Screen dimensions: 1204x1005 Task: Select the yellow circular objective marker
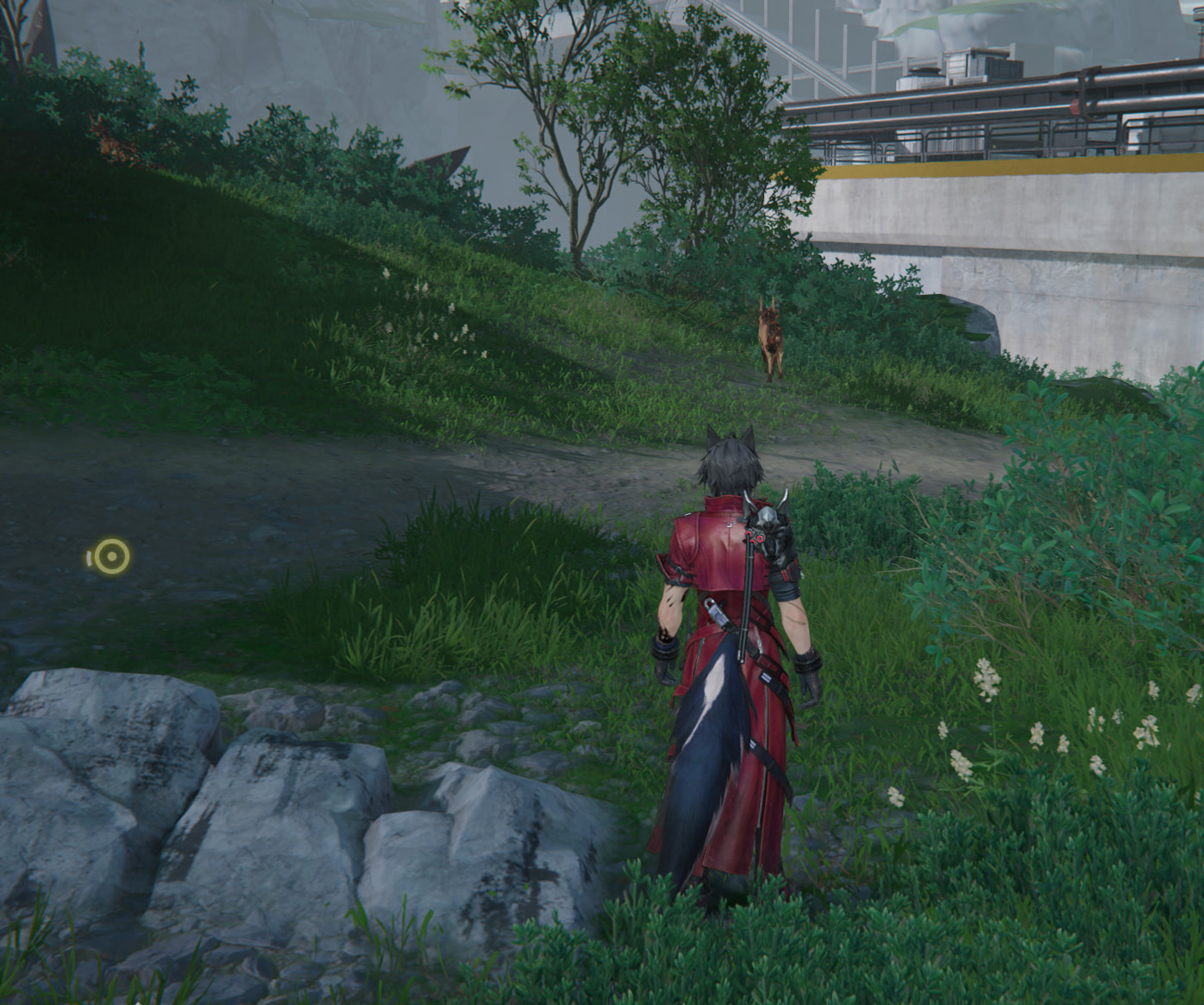tap(111, 557)
